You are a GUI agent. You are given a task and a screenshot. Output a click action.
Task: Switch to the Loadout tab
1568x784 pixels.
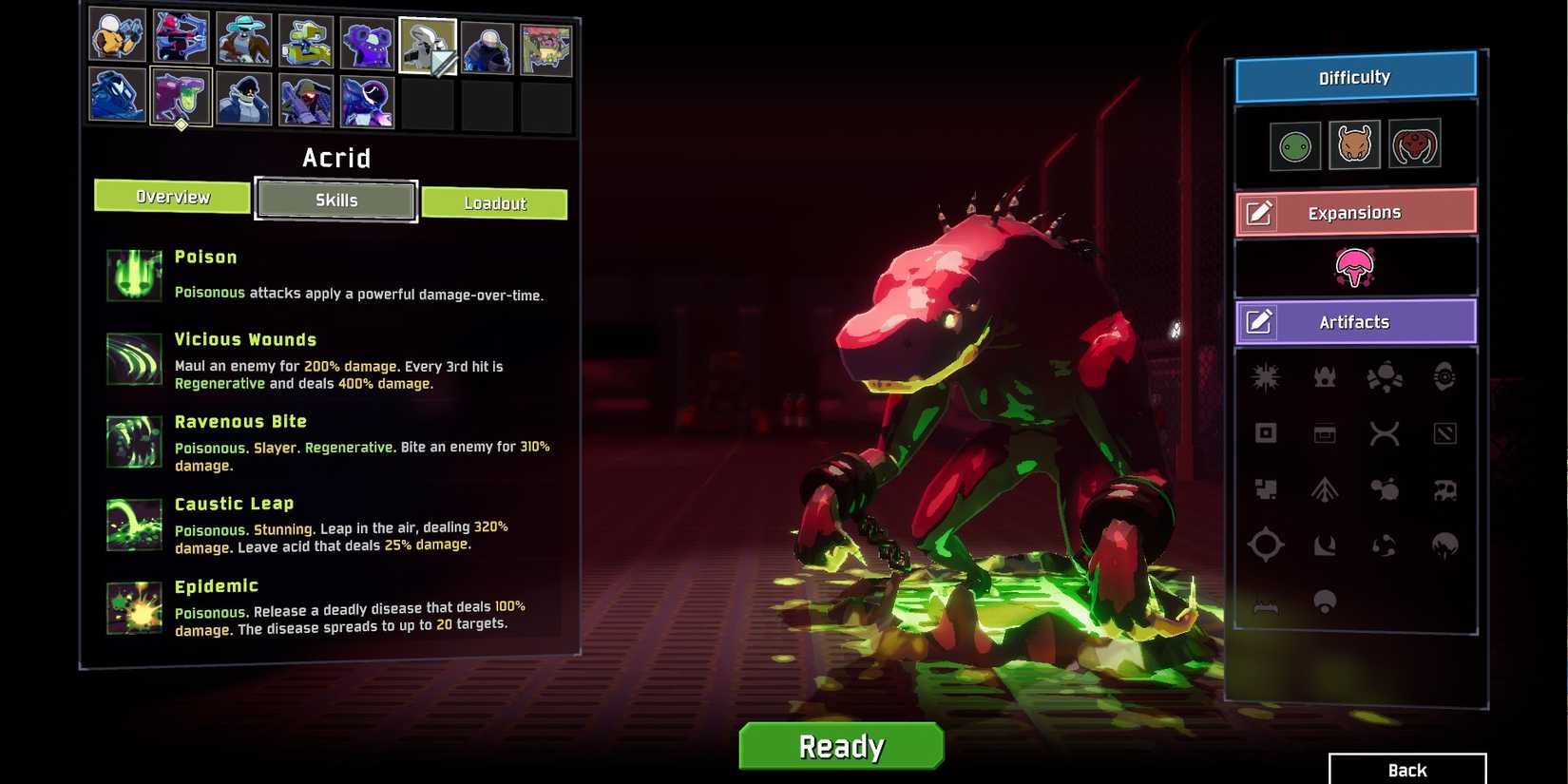click(x=495, y=202)
